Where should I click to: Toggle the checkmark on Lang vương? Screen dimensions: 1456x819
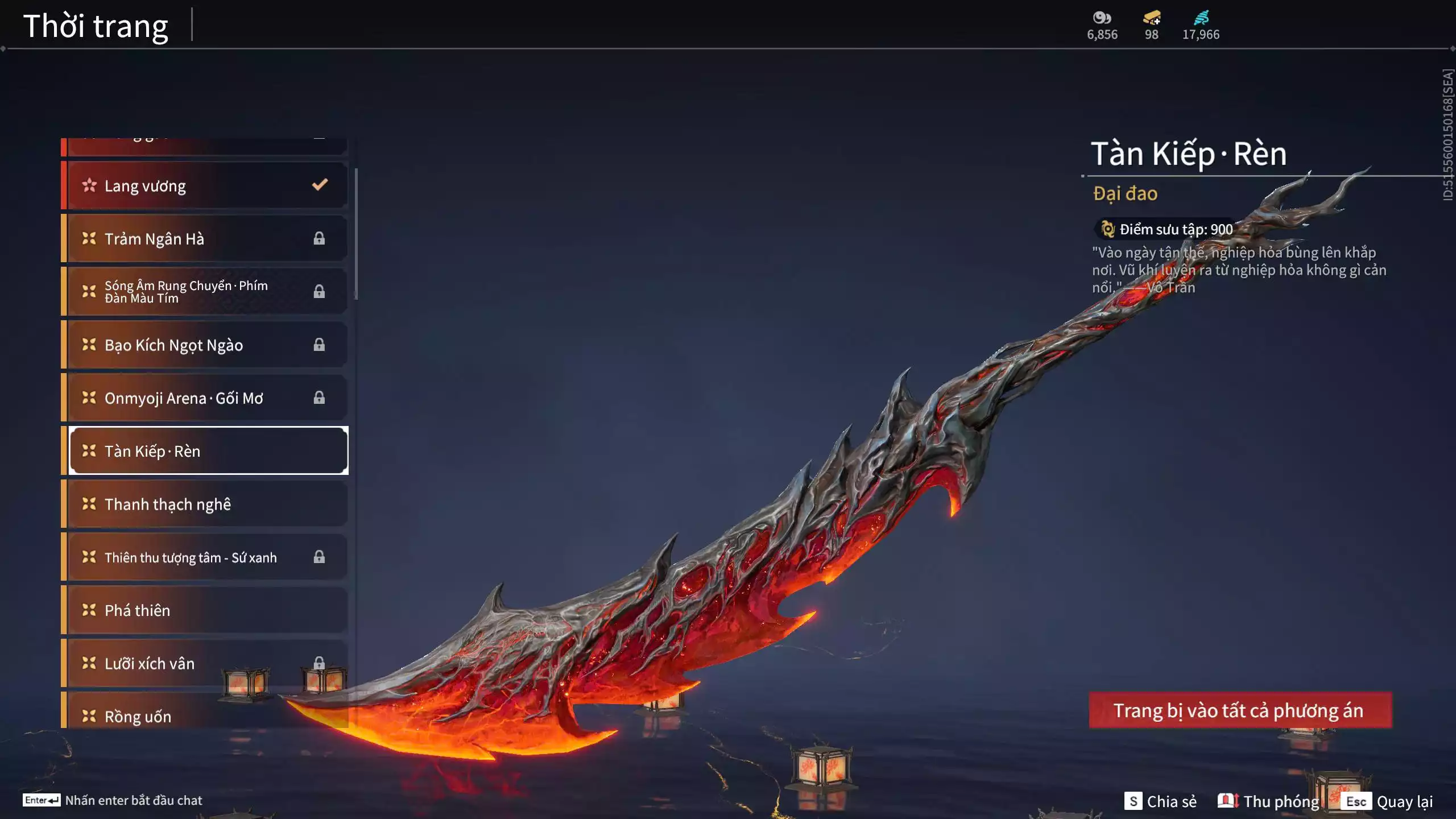(x=319, y=184)
